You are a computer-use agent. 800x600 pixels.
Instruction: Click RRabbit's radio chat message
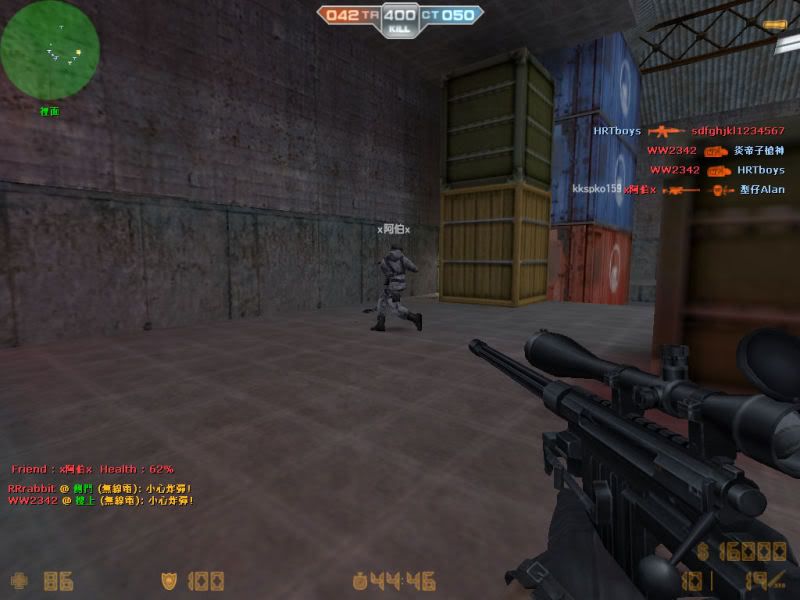[100, 488]
